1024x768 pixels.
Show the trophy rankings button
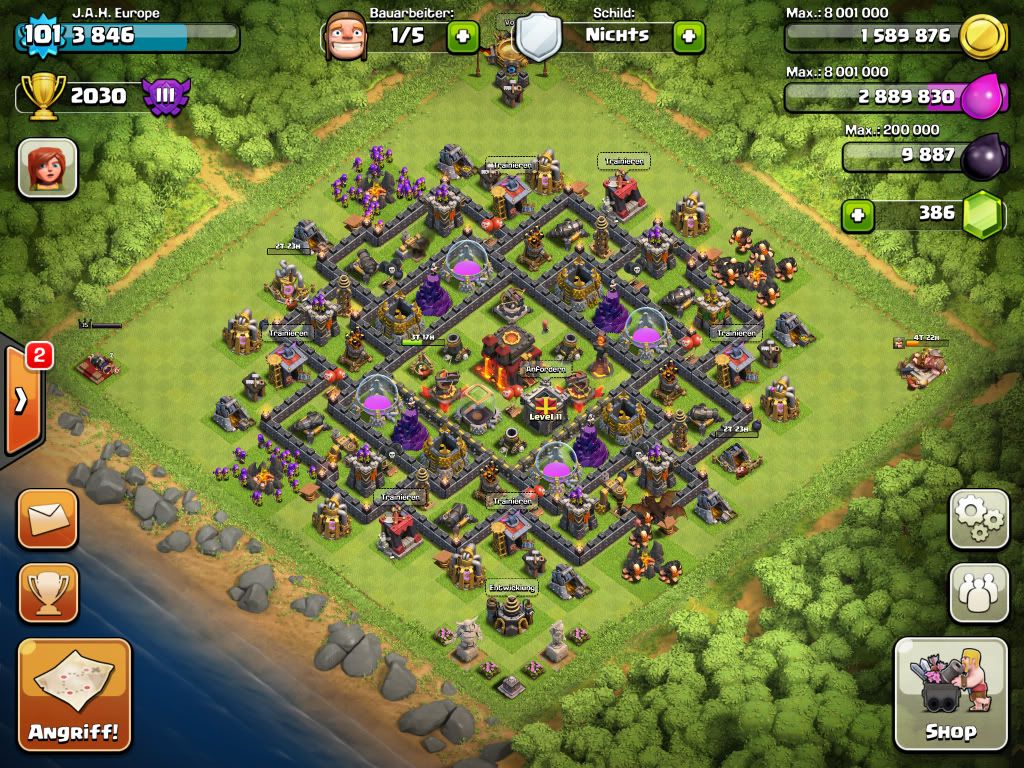pyautogui.click(x=47, y=593)
